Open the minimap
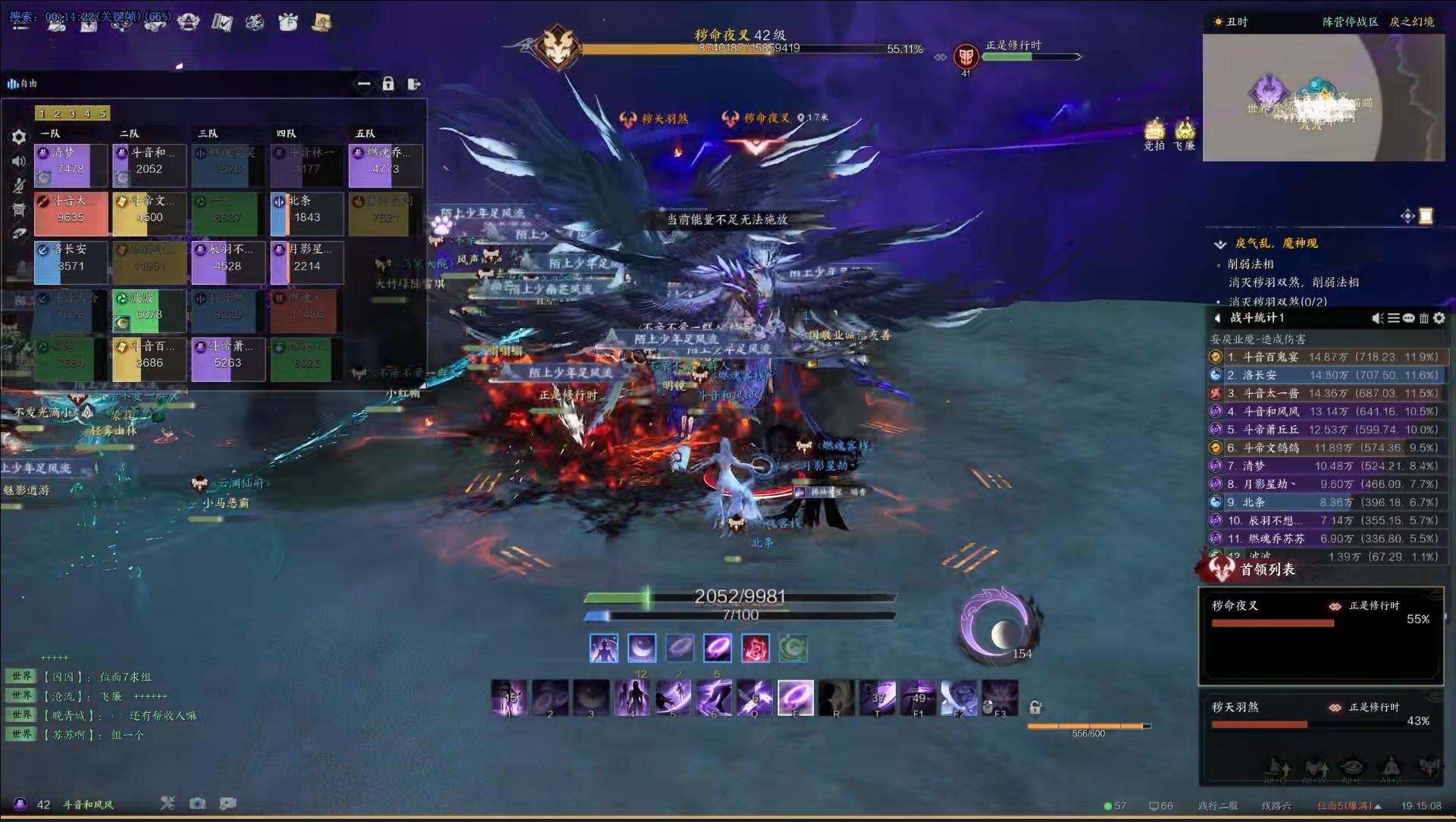The width and height of the screenshot is (1456, 822). pos(1323,98)
